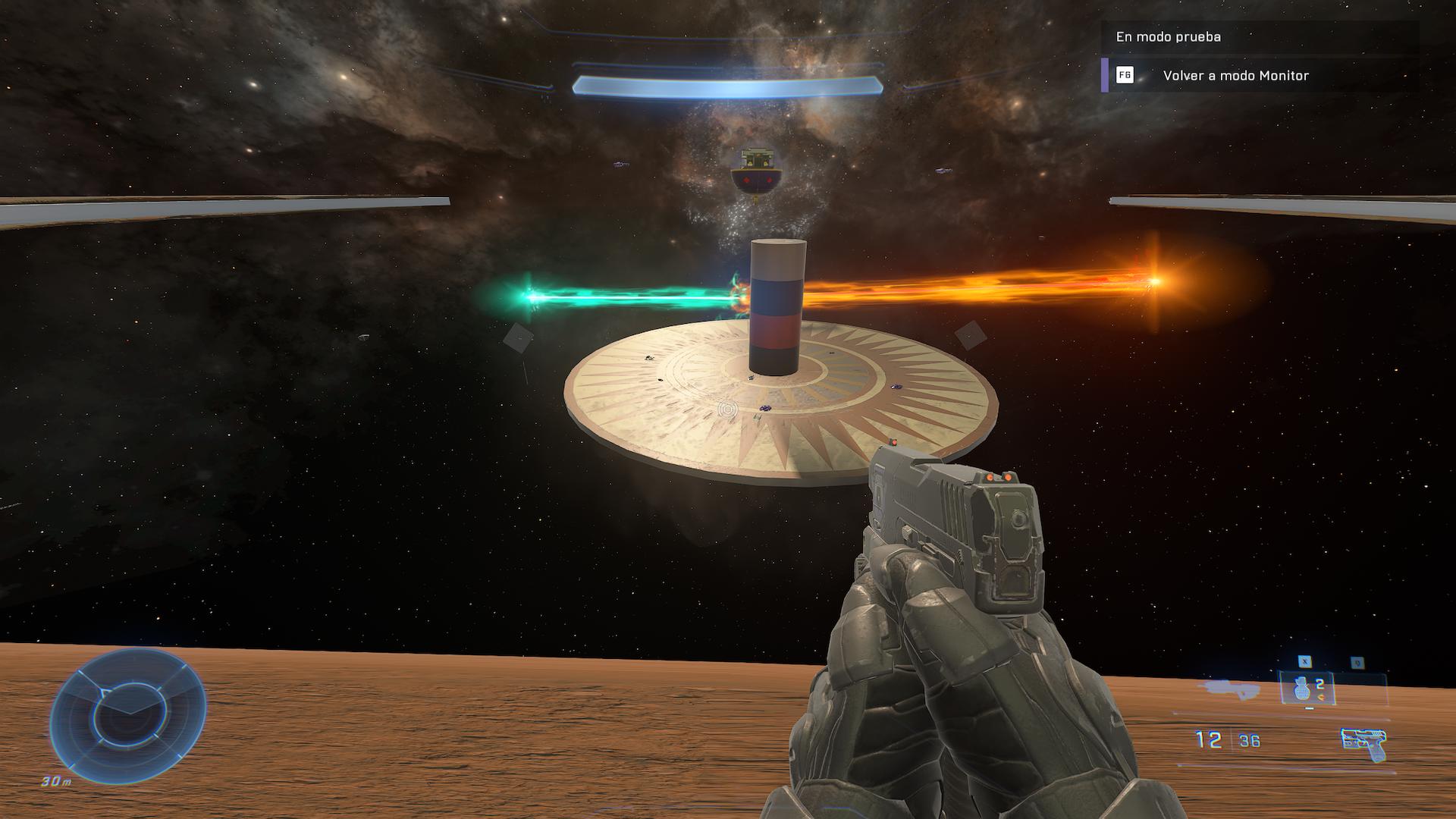Select the equipped pistol weapon icon
The image size is (1456, 819).
click(1363, 743)
